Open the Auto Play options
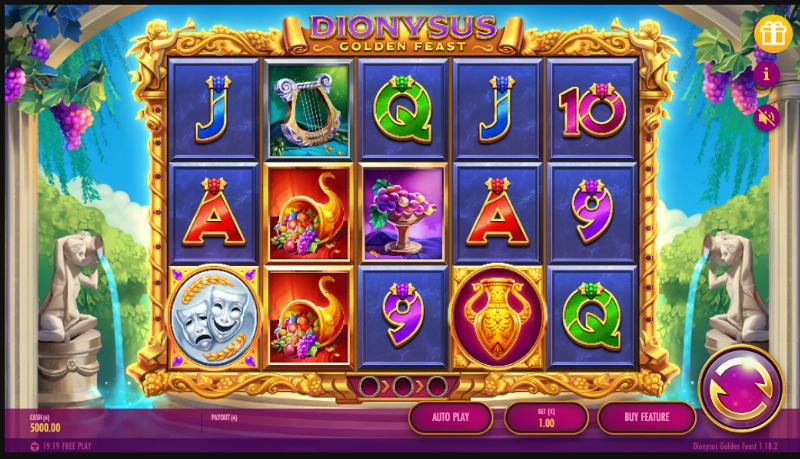 (x=450, y=417)
